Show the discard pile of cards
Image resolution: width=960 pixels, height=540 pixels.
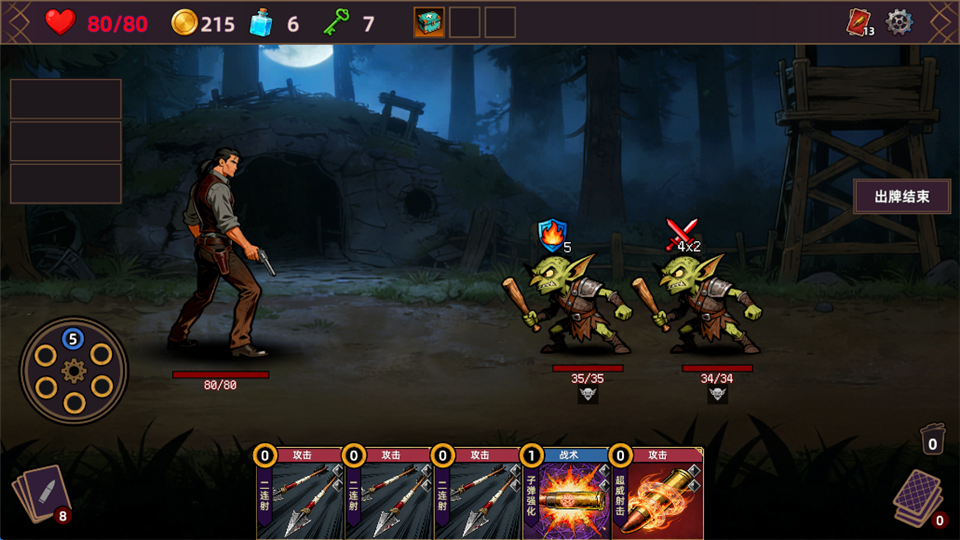(x=916, y=496)
